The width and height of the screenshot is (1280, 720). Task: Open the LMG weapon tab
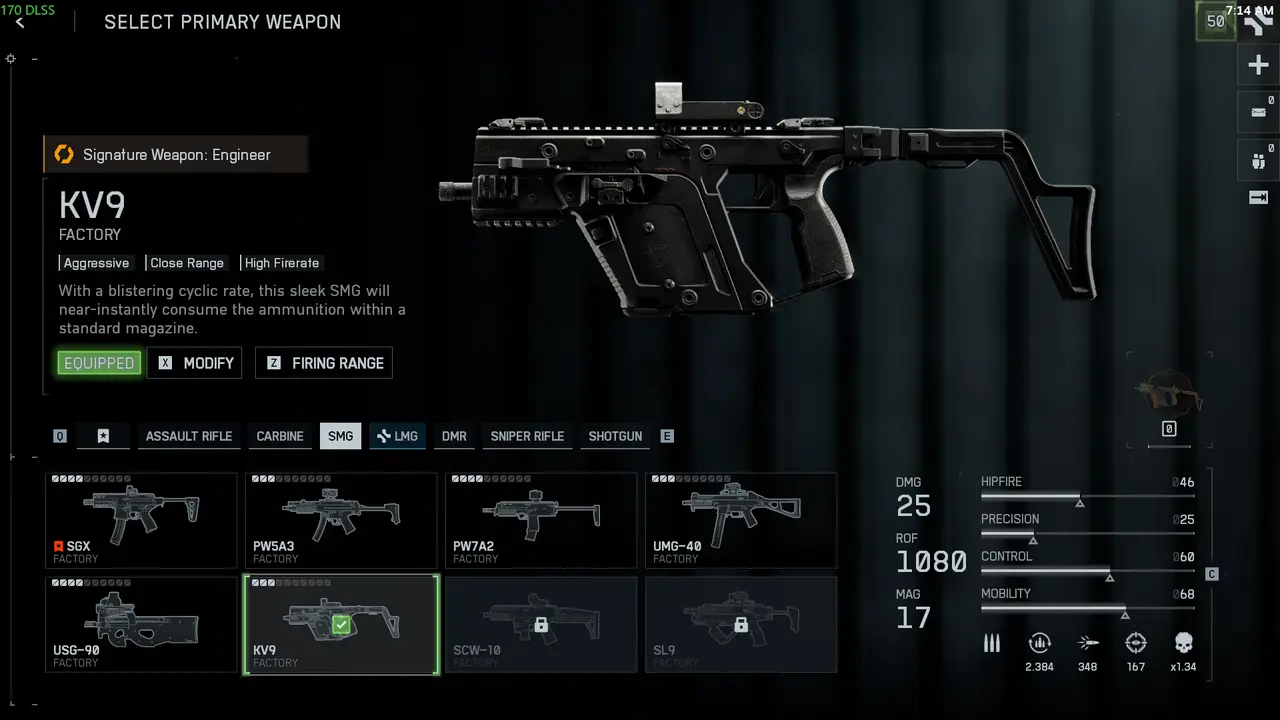pos(397,436)
